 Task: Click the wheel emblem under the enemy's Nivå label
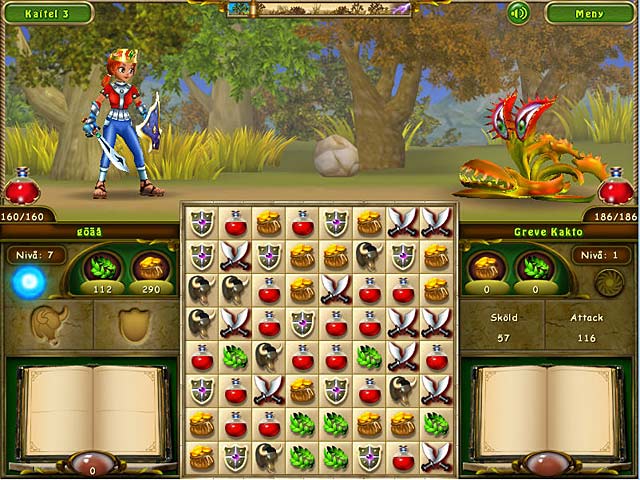[608, 283]
